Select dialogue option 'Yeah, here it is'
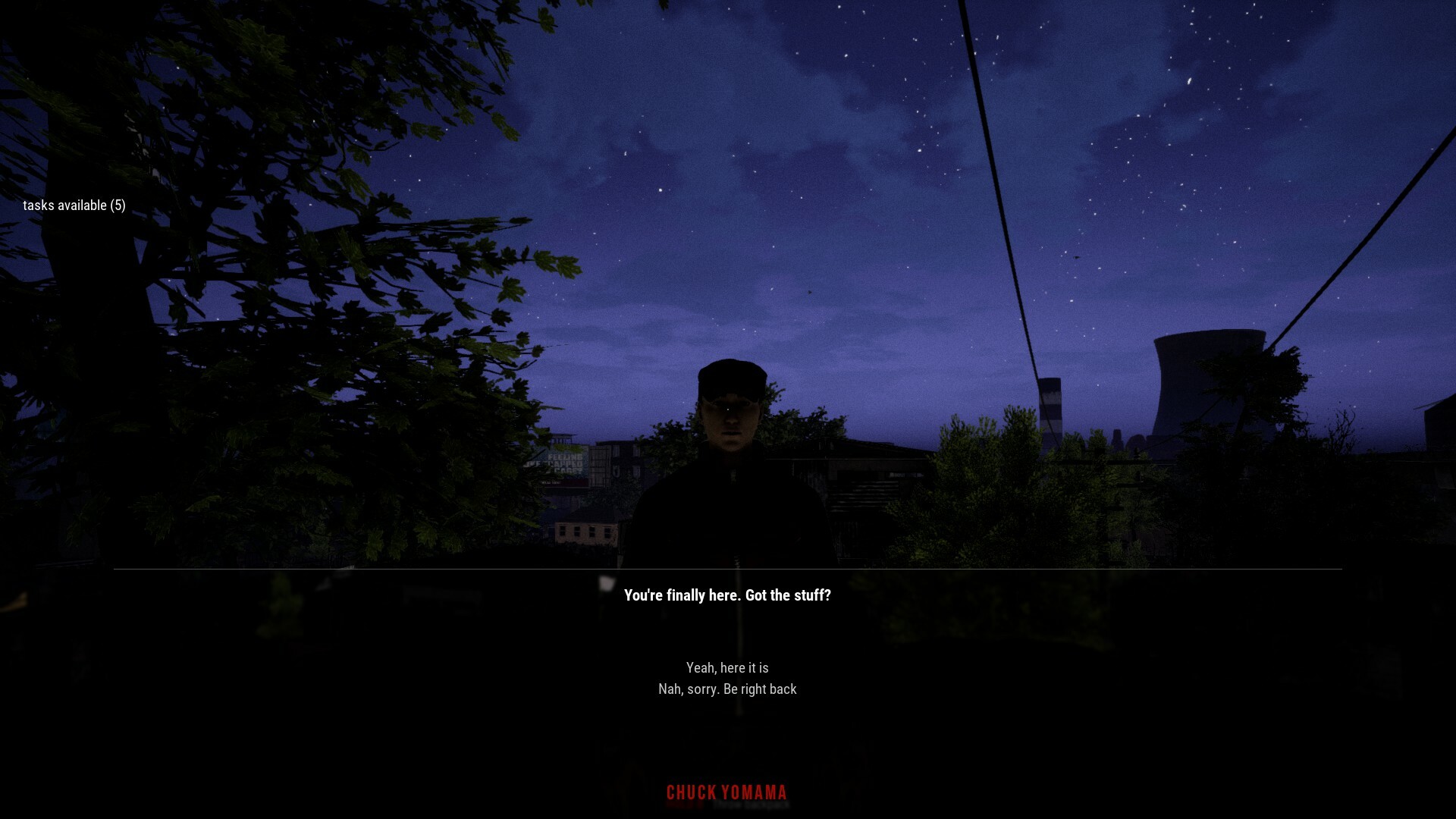 pyautogui.click(x=727, y=667)
